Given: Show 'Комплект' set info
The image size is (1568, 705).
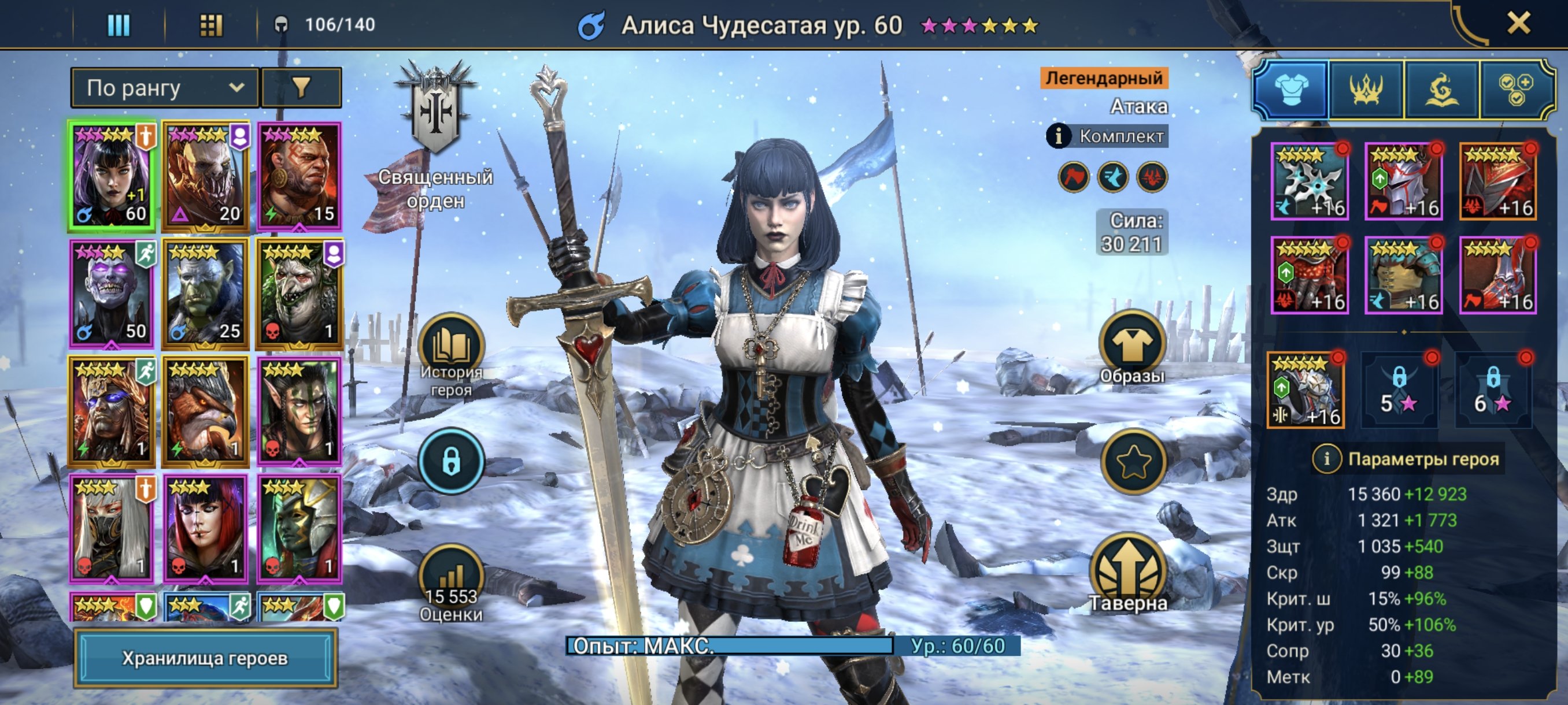Looking at the screenshot, I should (1059, 136).
